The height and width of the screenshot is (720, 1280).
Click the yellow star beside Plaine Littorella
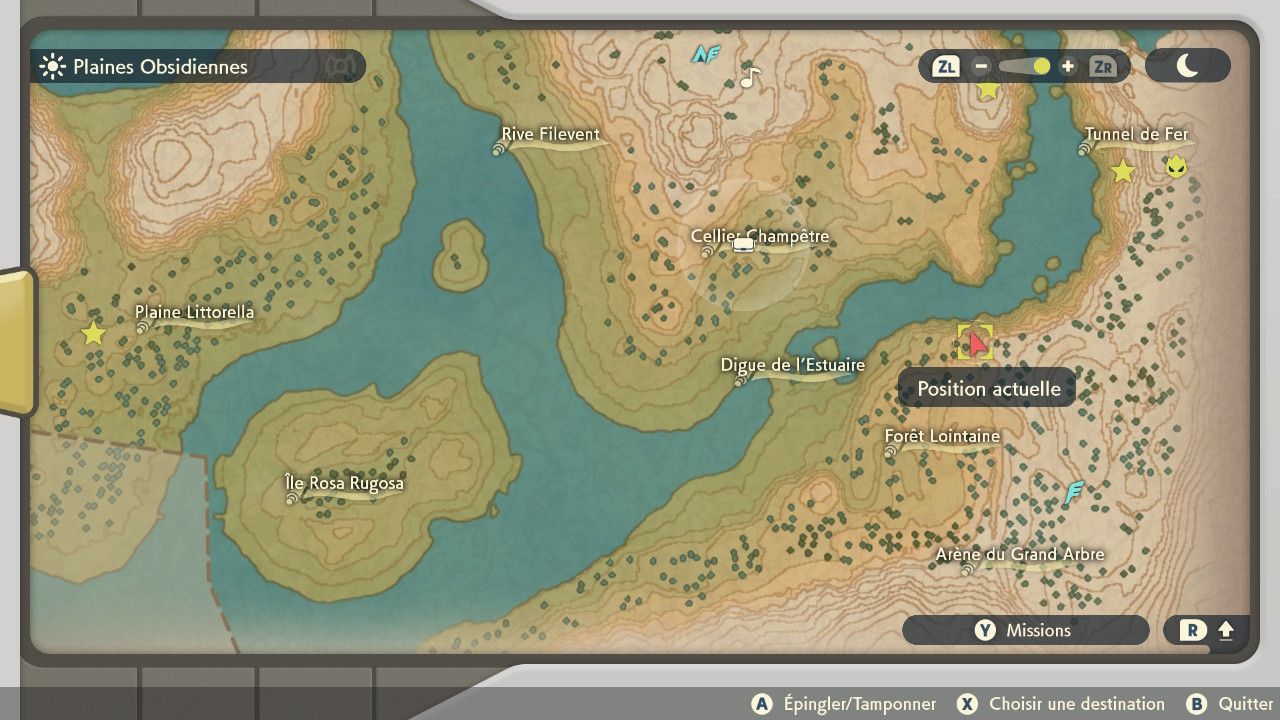[93, 333]
